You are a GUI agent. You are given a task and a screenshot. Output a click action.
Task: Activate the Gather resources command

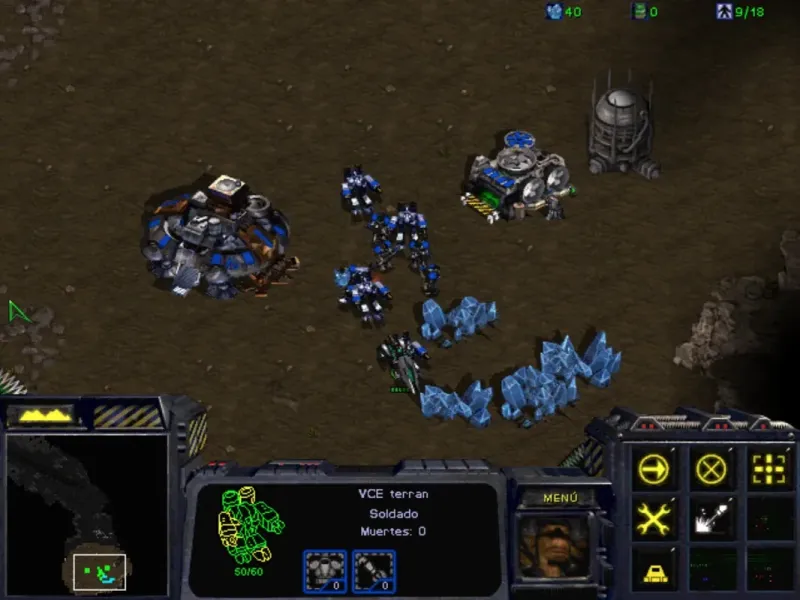click(712, 518)
